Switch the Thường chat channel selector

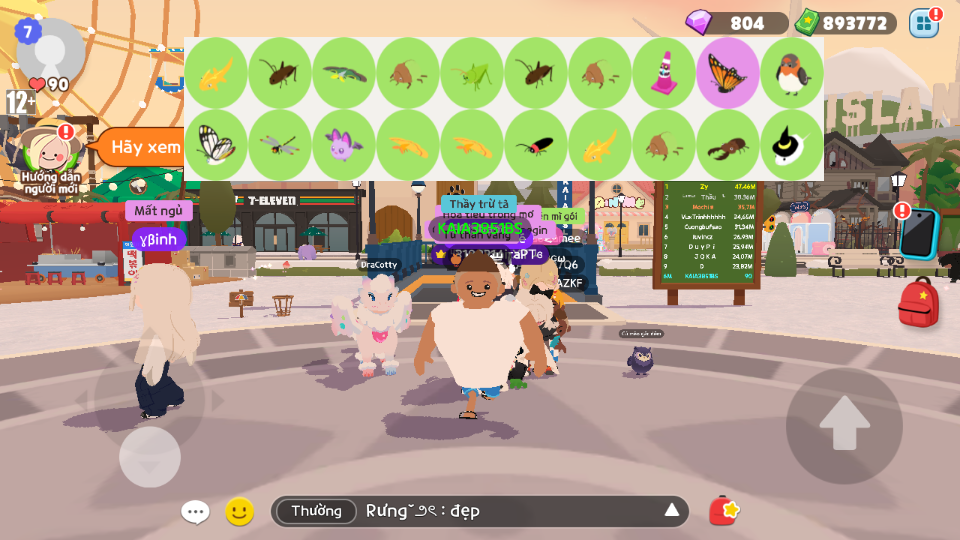(x=316, y=511)
